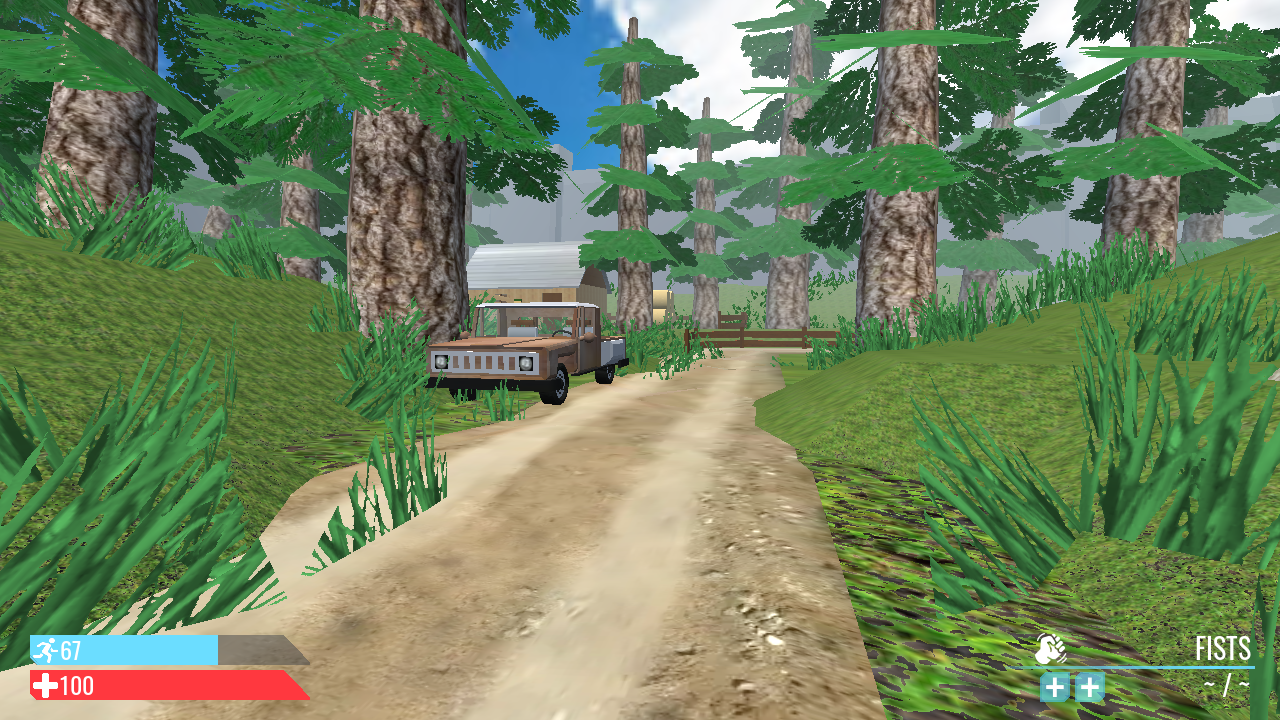This screenshot has height=720, width=1280.
Task: Click the running figure stamina icon
Action: click(44, 652)
